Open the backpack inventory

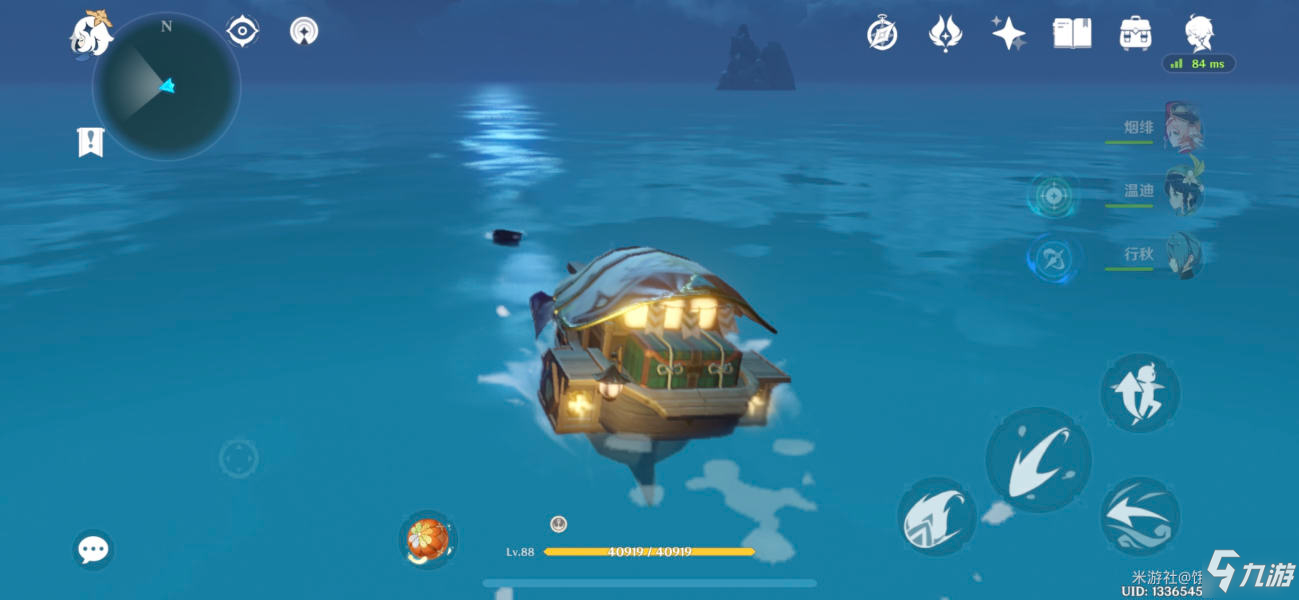(x=1135, y=34)
